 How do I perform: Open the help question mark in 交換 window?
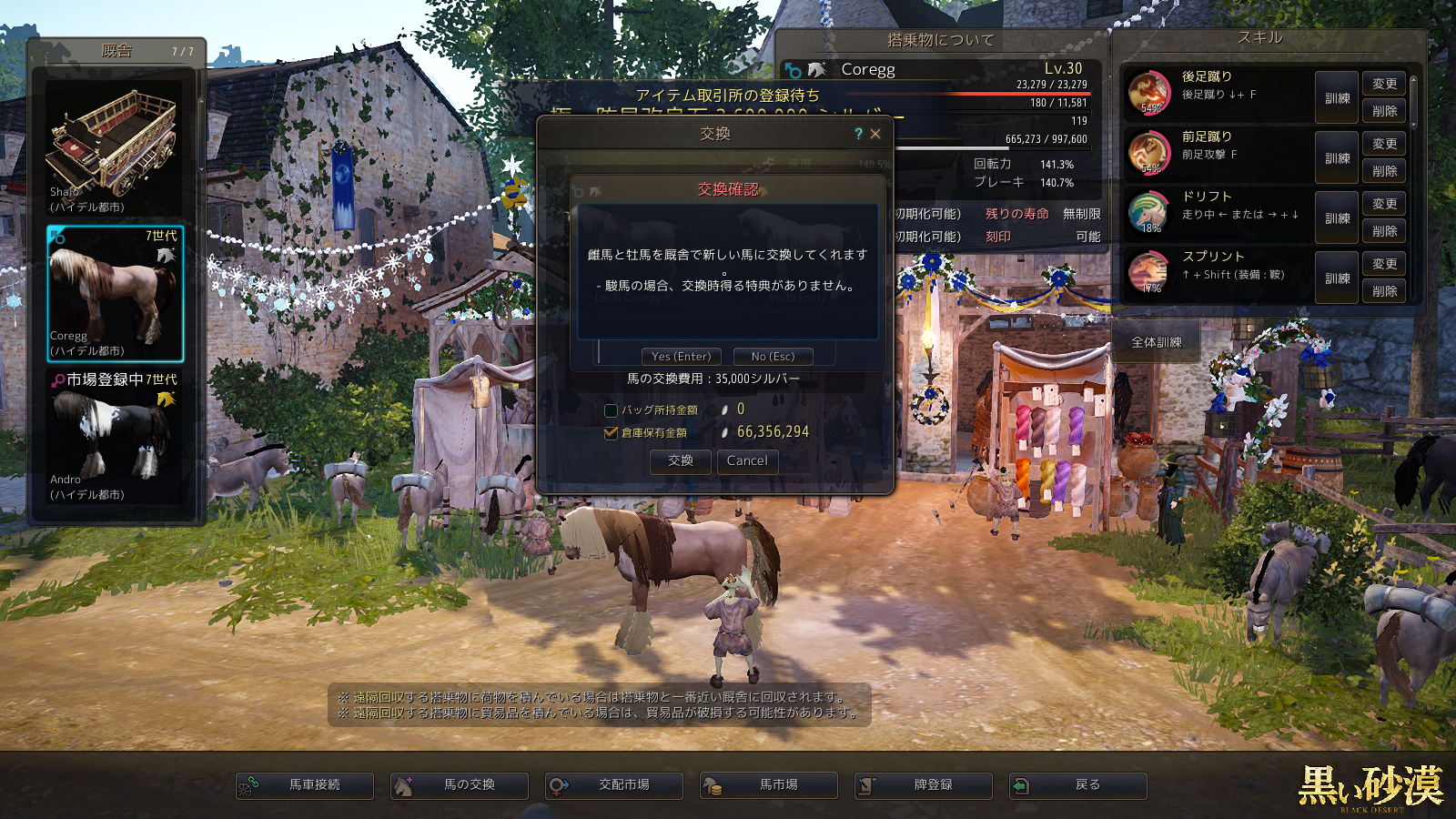click(x=858, y=134)
